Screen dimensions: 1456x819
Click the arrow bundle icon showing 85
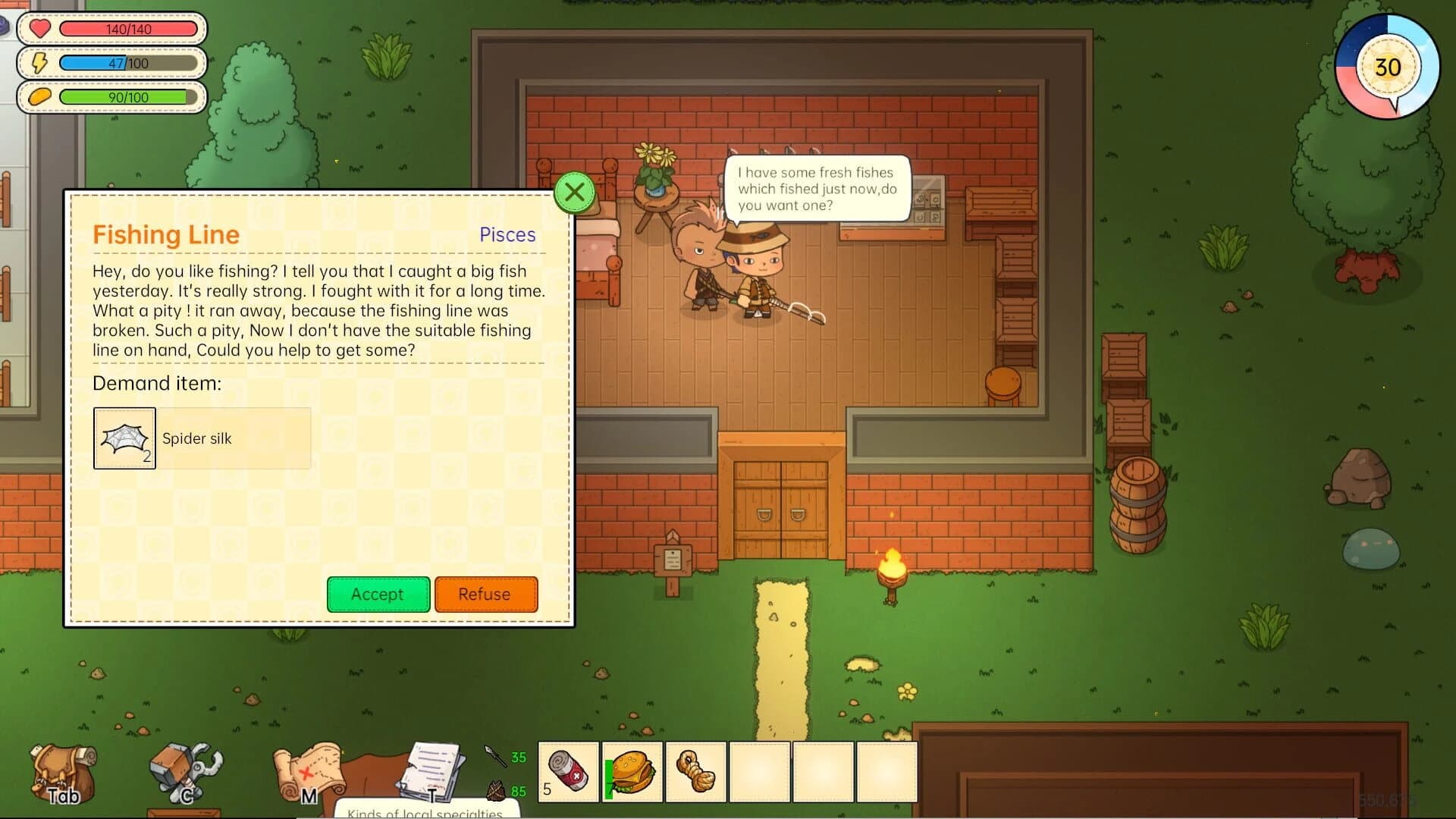[494, 791]
